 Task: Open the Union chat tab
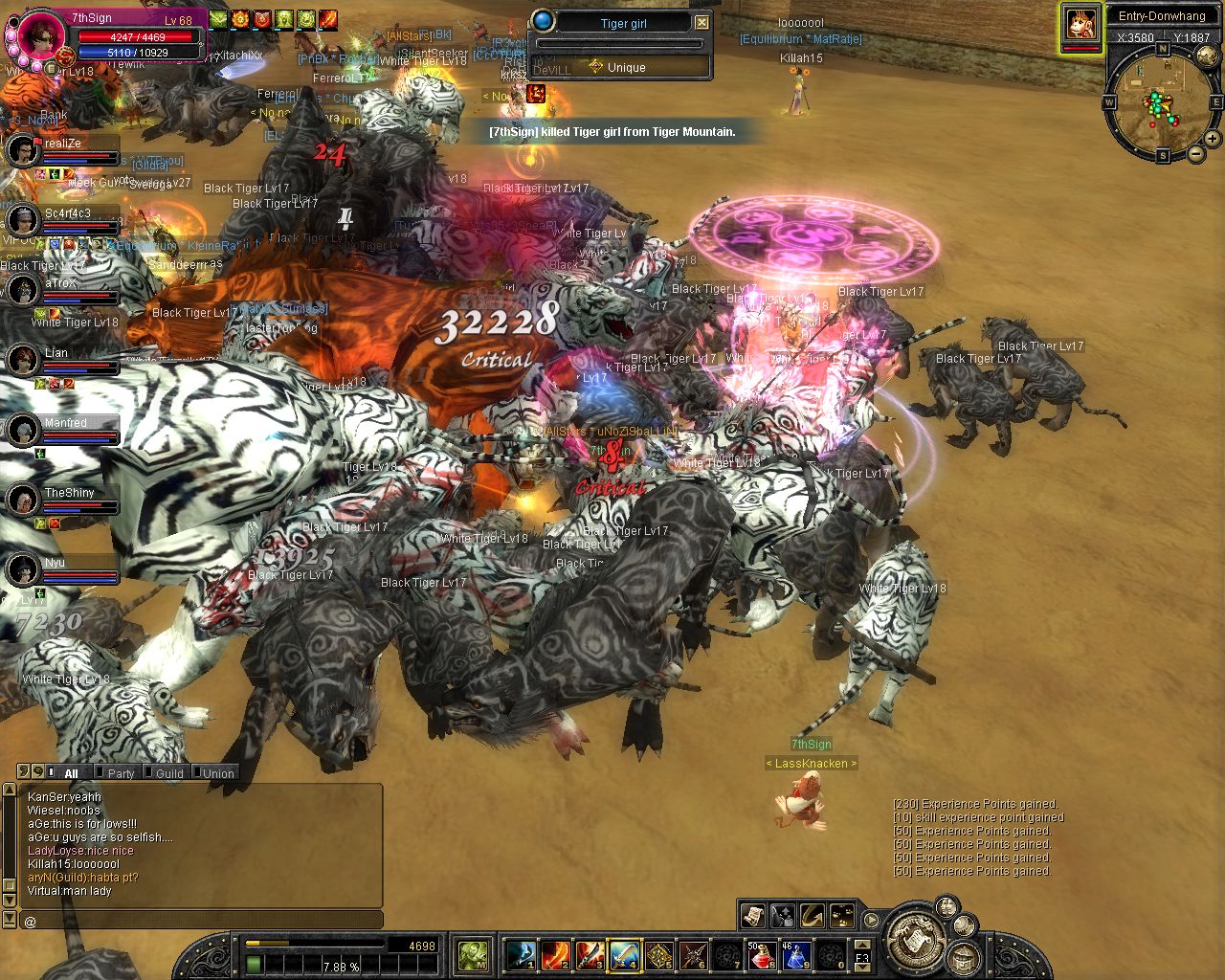[x=218, y=773]
